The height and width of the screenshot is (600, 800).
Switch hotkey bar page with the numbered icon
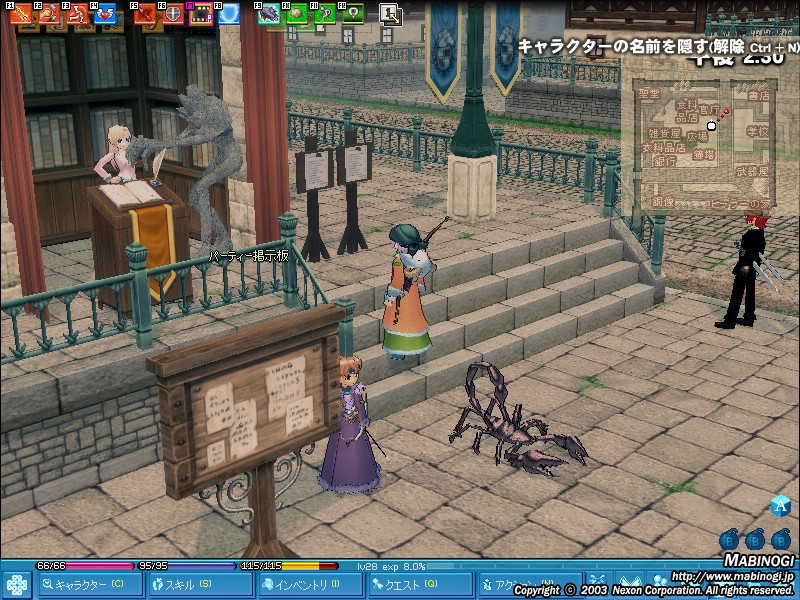point(389,14)
